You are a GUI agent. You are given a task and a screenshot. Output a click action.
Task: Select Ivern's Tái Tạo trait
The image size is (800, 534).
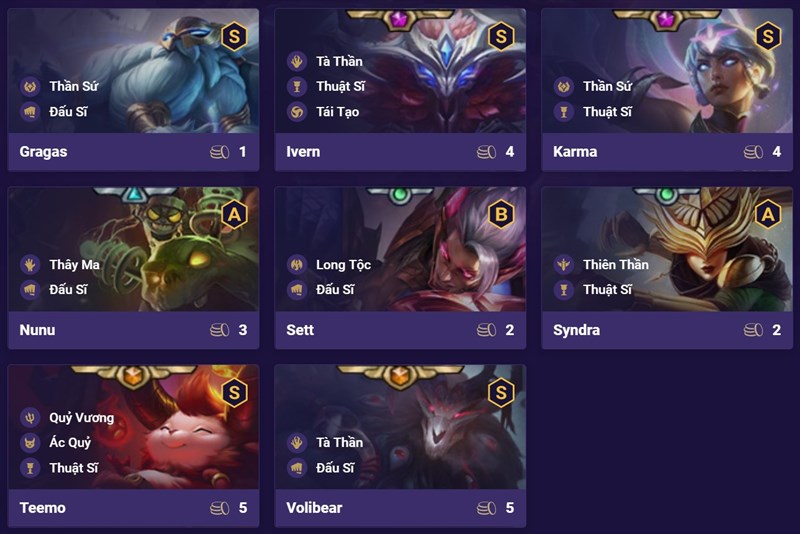337,112
